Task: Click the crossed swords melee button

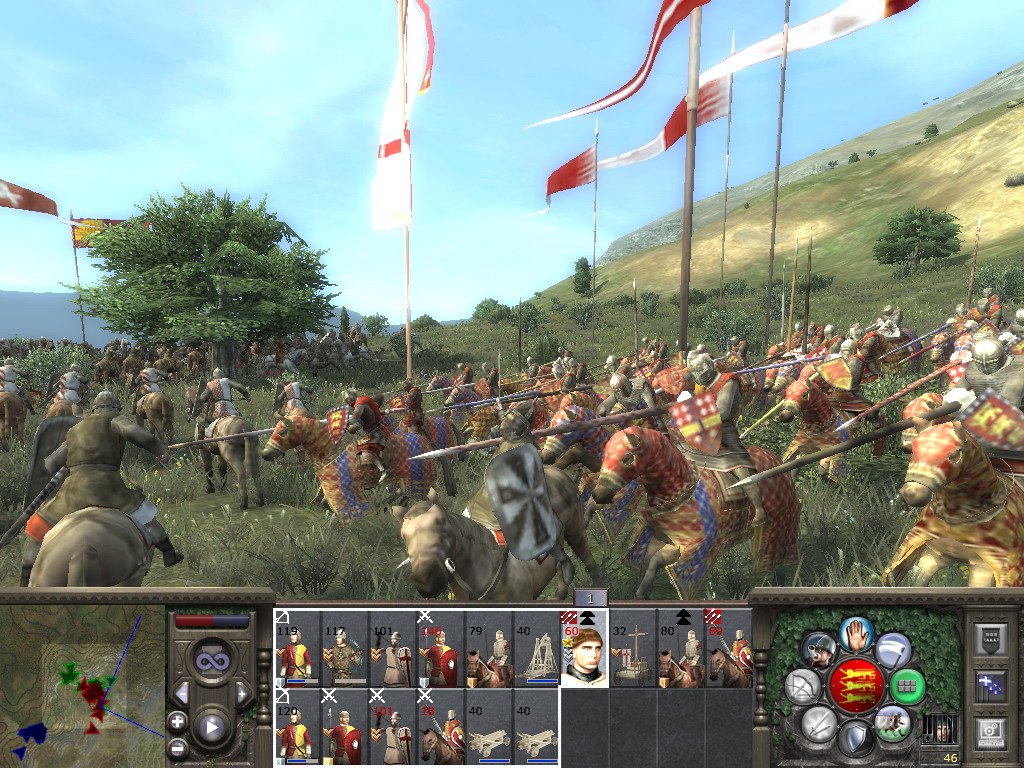Action: point(818,723)
